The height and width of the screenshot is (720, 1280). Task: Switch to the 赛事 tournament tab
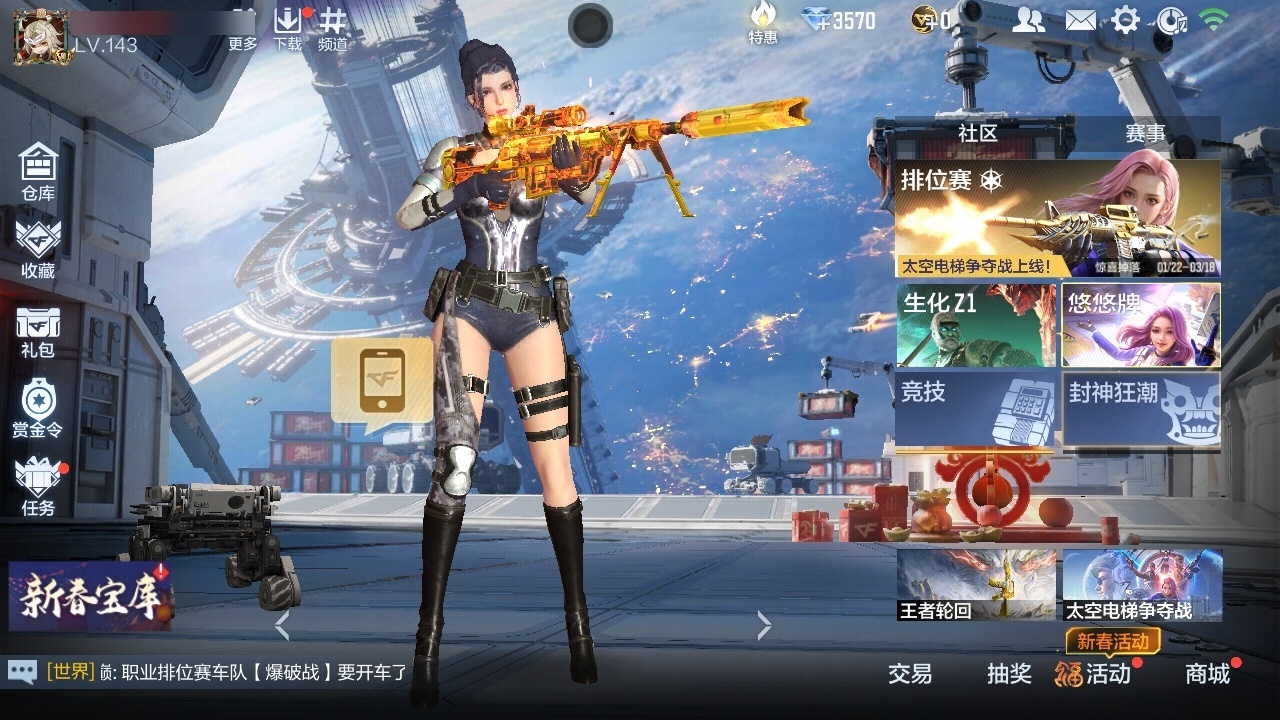(1145, 133)
